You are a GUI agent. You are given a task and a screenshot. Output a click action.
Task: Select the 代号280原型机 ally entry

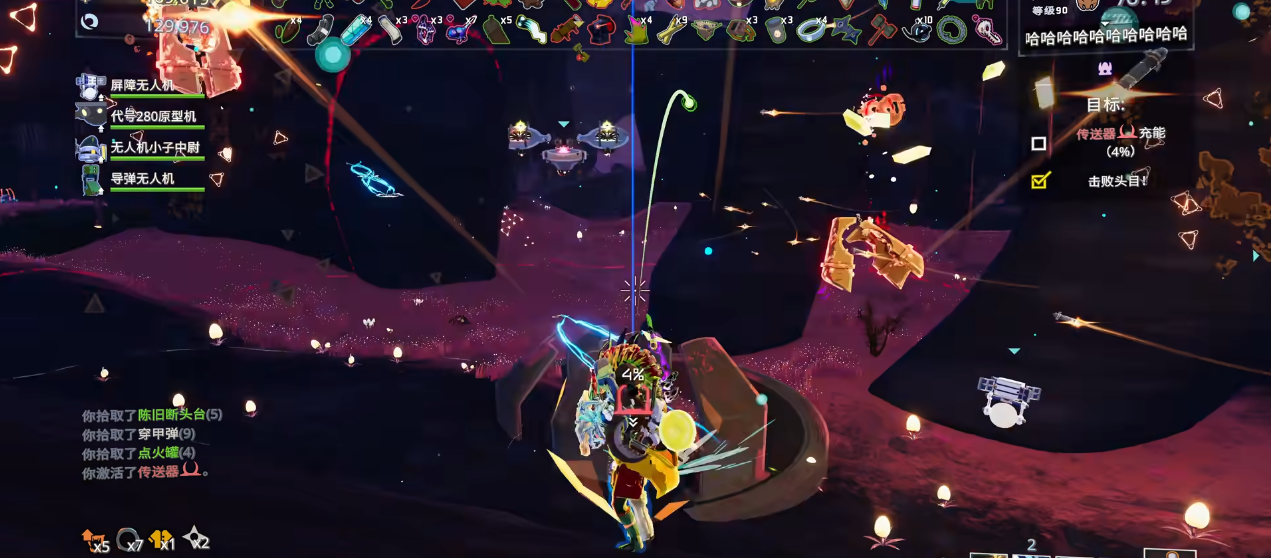(x=141, y=117)
